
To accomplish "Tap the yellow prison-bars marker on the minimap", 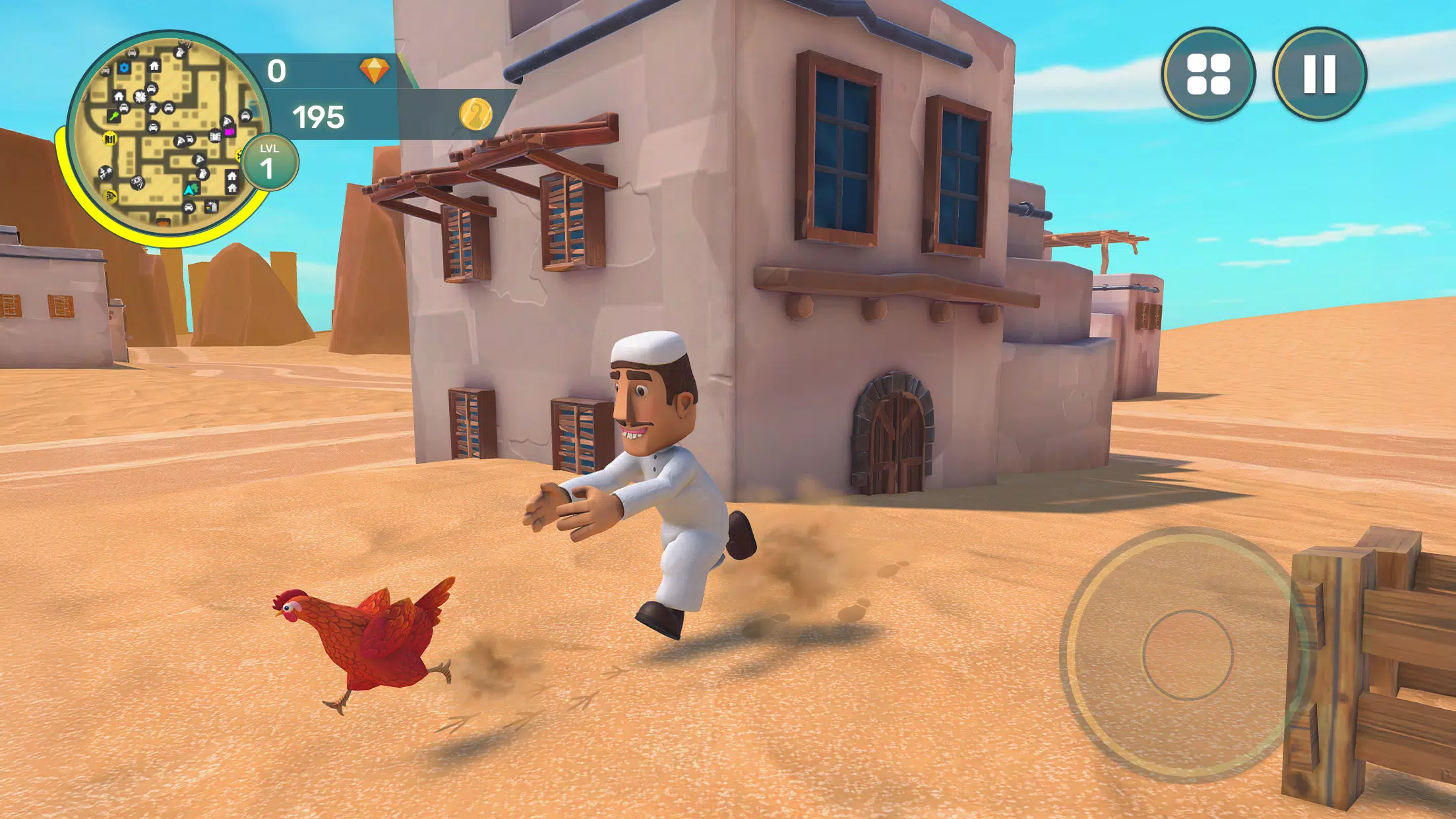I will tap(109, 139).
